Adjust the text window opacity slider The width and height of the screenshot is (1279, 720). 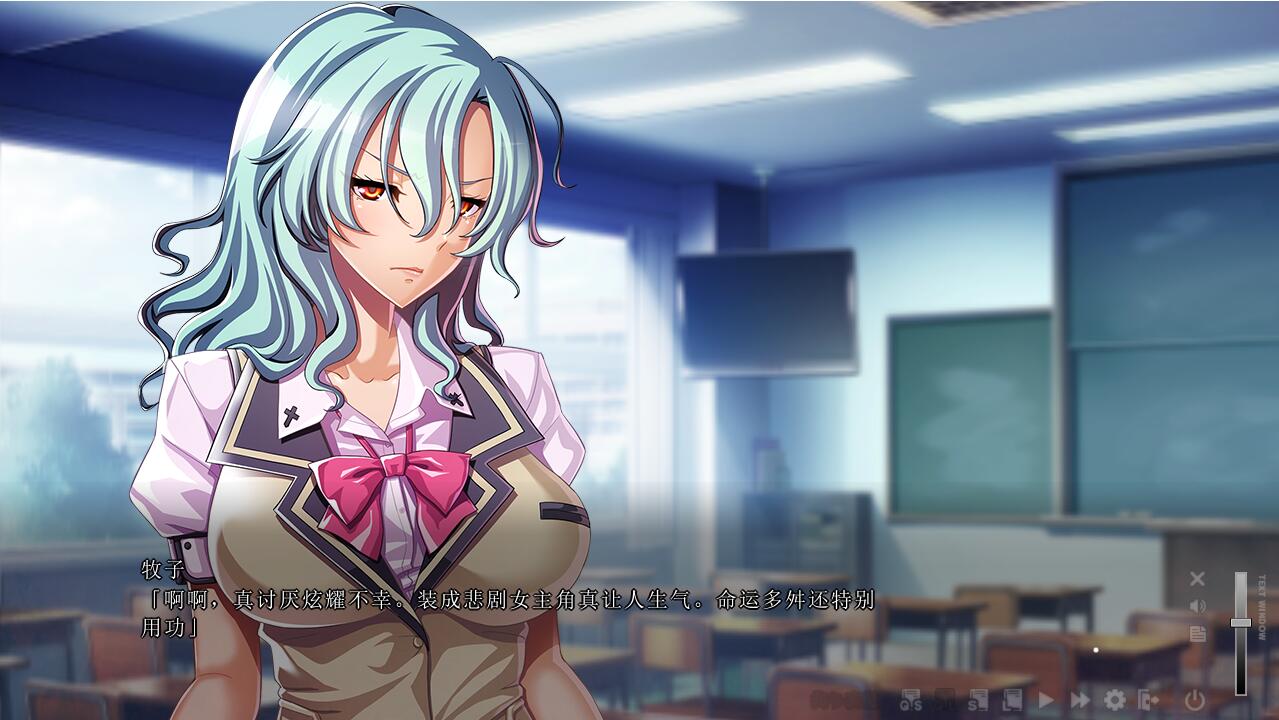1241,623
